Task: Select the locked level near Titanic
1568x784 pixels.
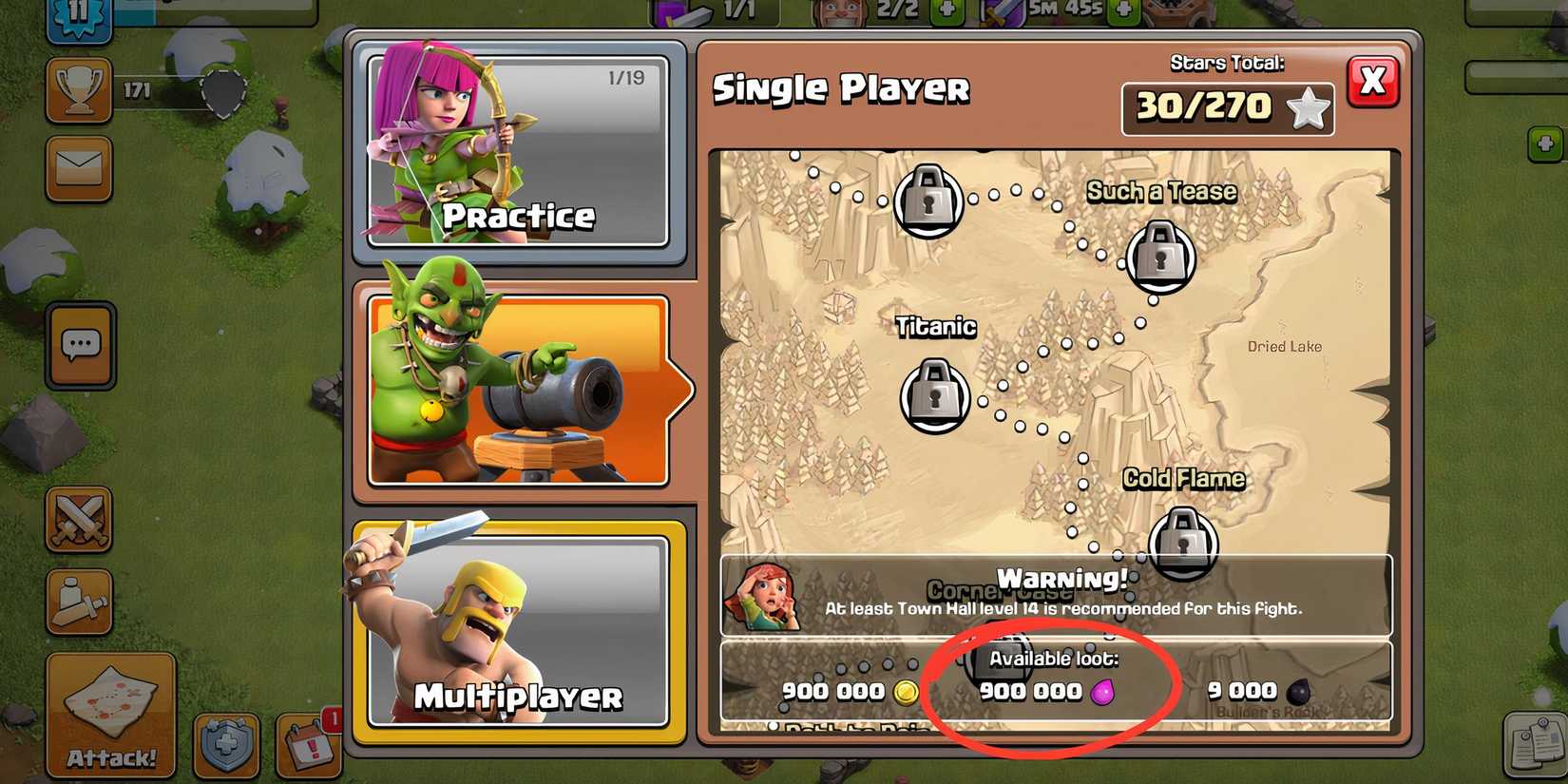Action: [935, 395]
